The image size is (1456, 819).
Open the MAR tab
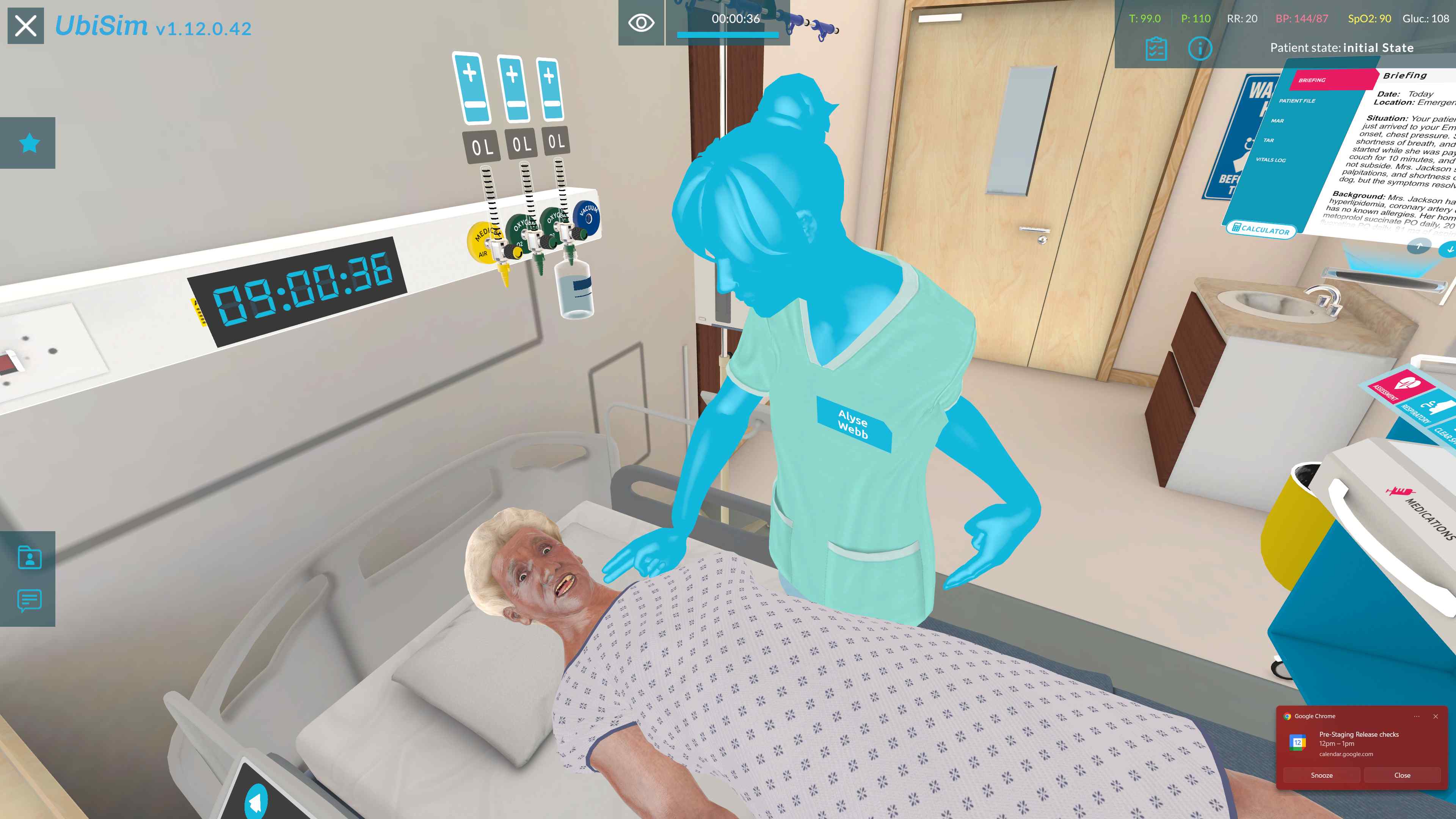(x=1277, y=121)
